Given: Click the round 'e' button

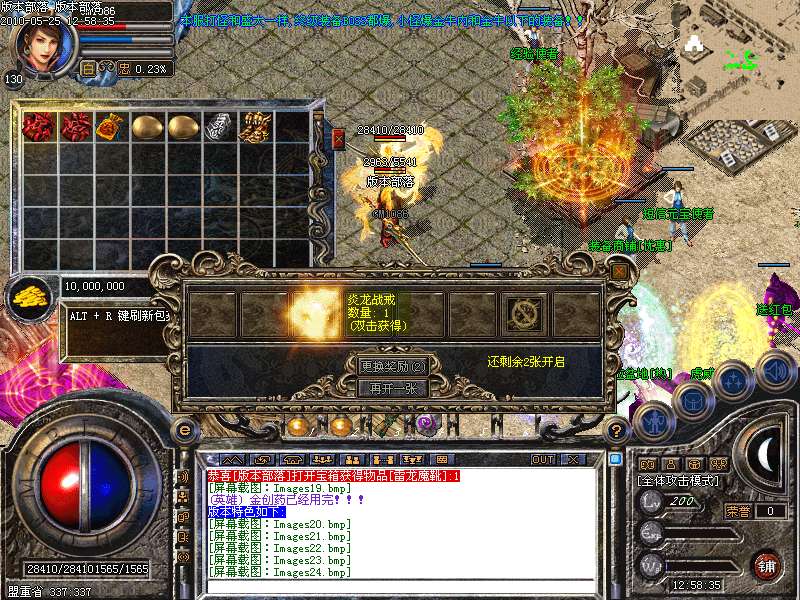Looking at the screenshot, I should 184,430.
